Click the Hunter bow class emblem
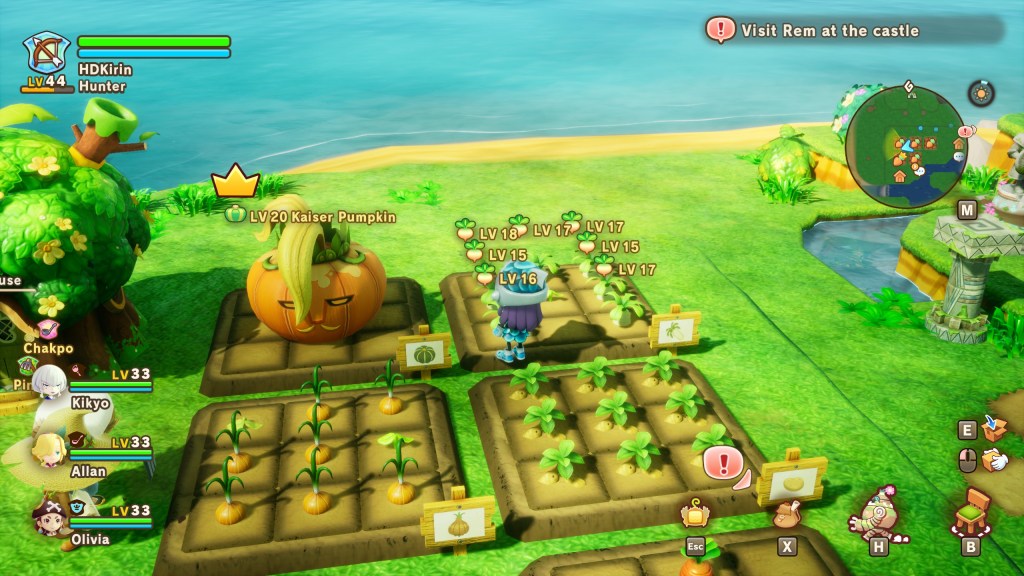Viewport: 1024px width, 576px height. (46, 53)
